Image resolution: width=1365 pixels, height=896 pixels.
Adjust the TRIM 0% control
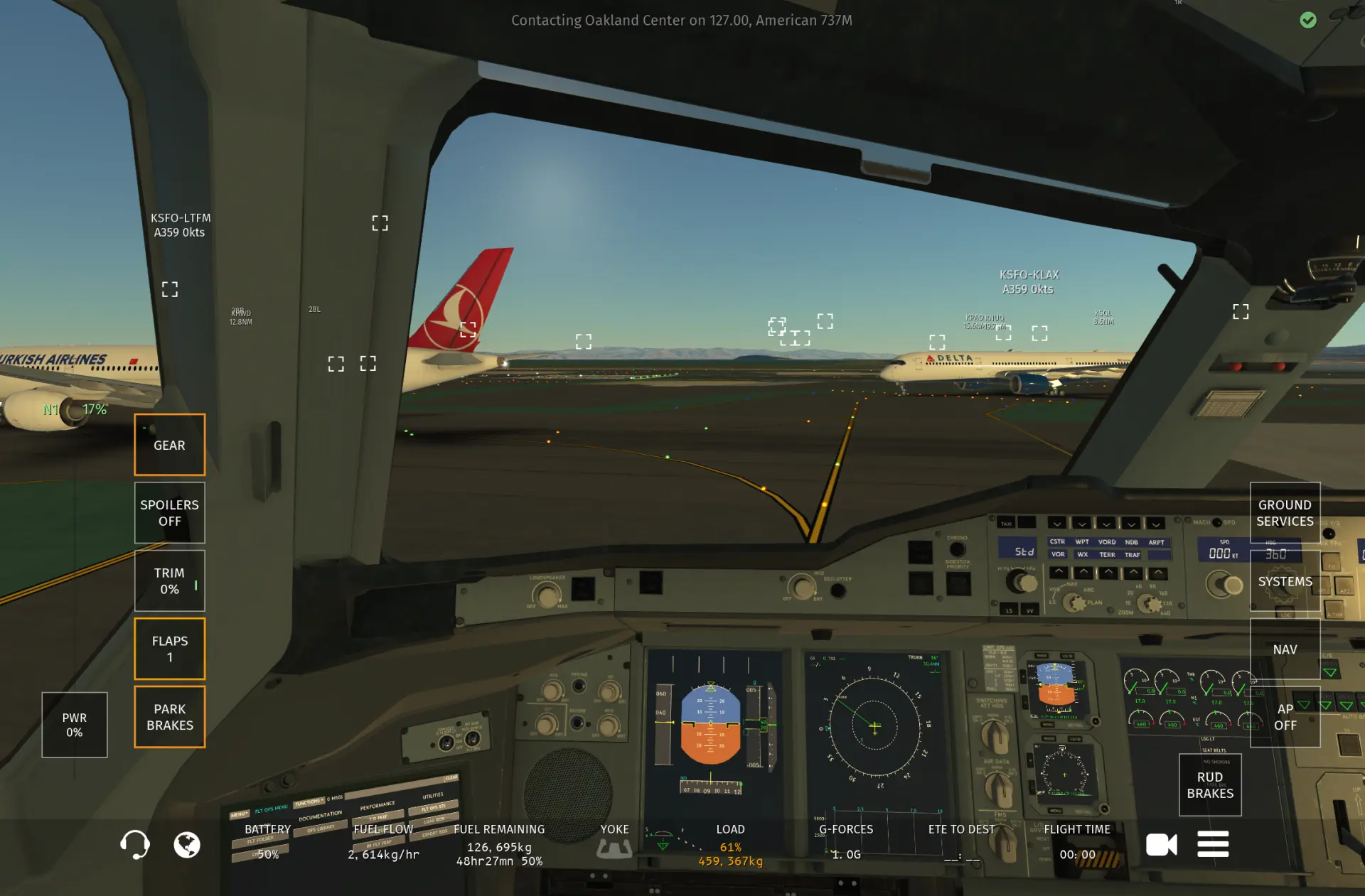tap(169, 581)
